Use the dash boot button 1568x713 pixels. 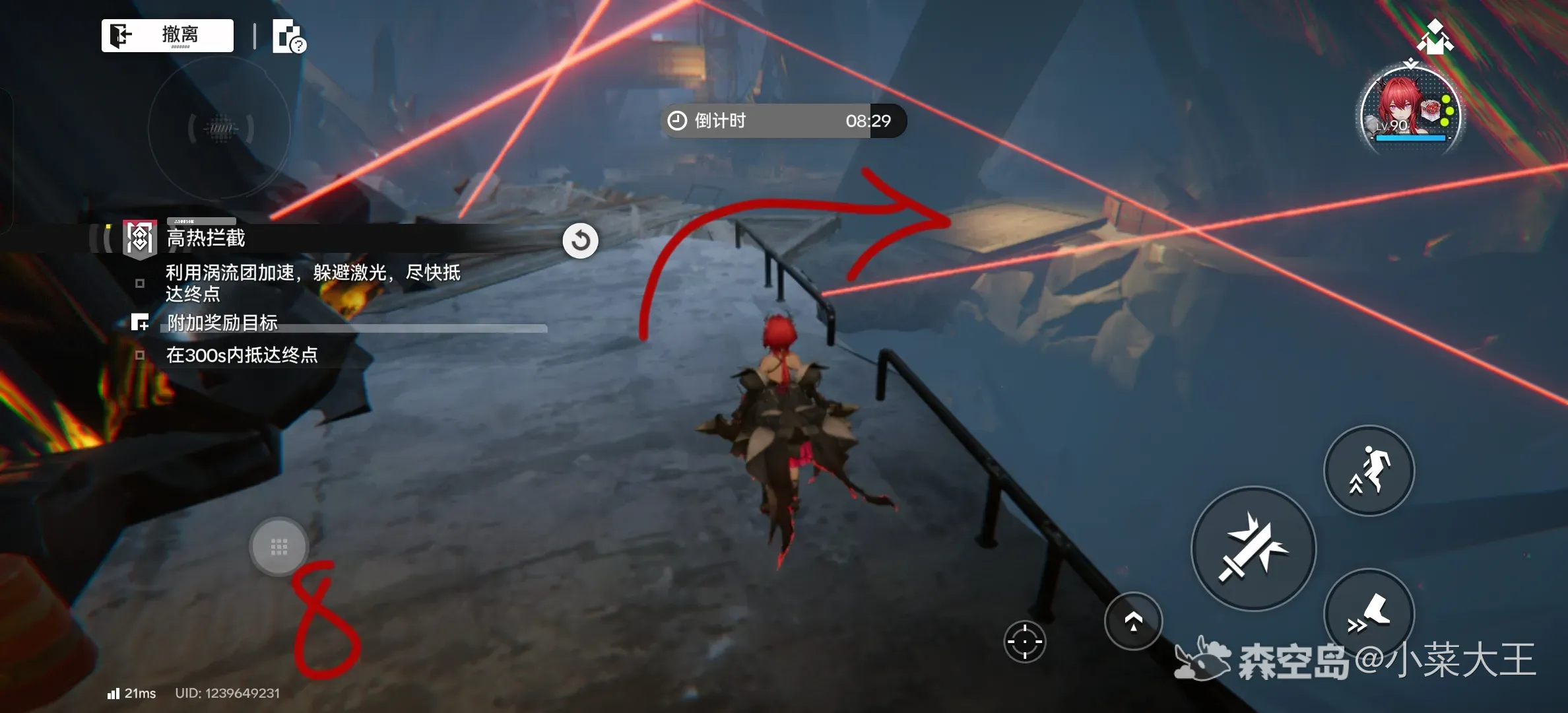(1369, 613)
